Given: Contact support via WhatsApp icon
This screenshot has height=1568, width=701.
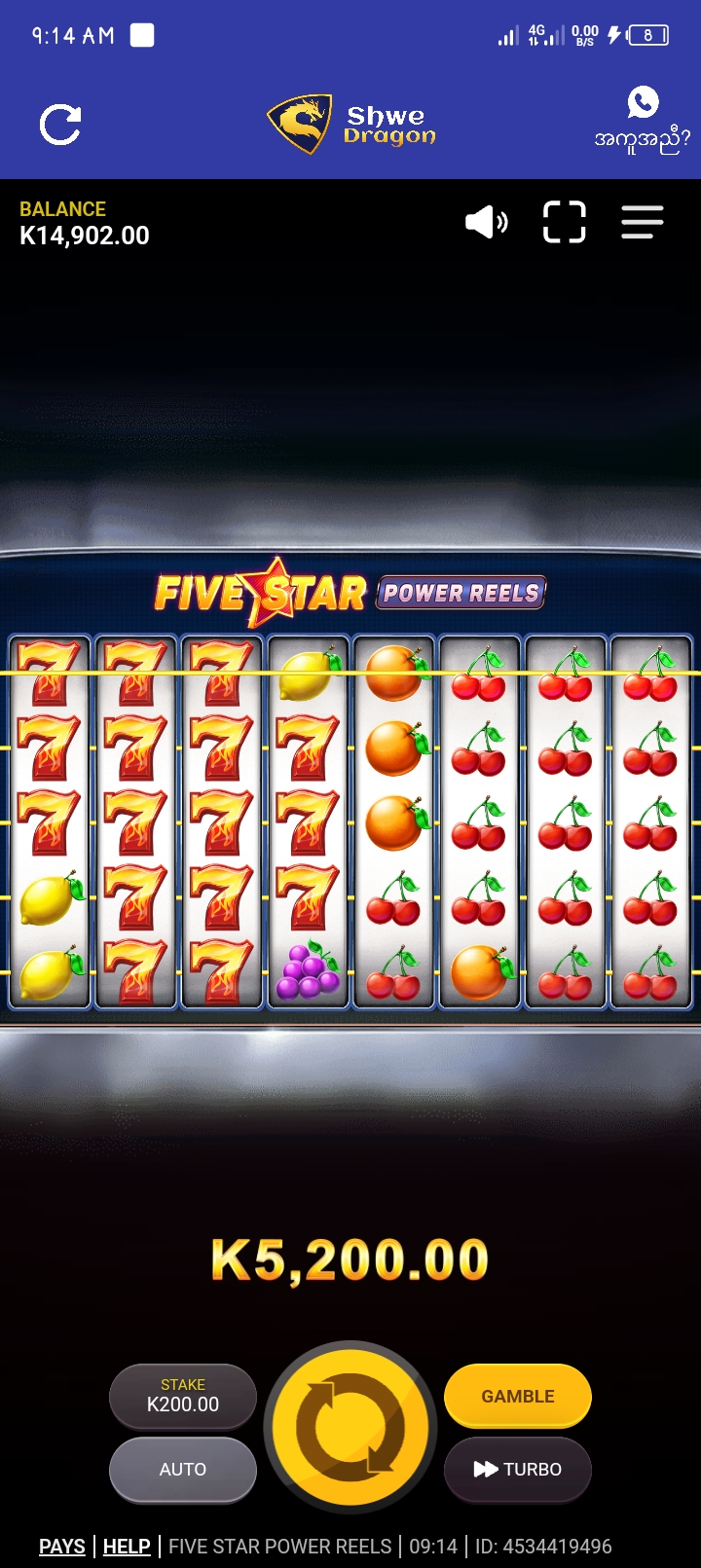Looking at the screenshot, I should 643,103.
